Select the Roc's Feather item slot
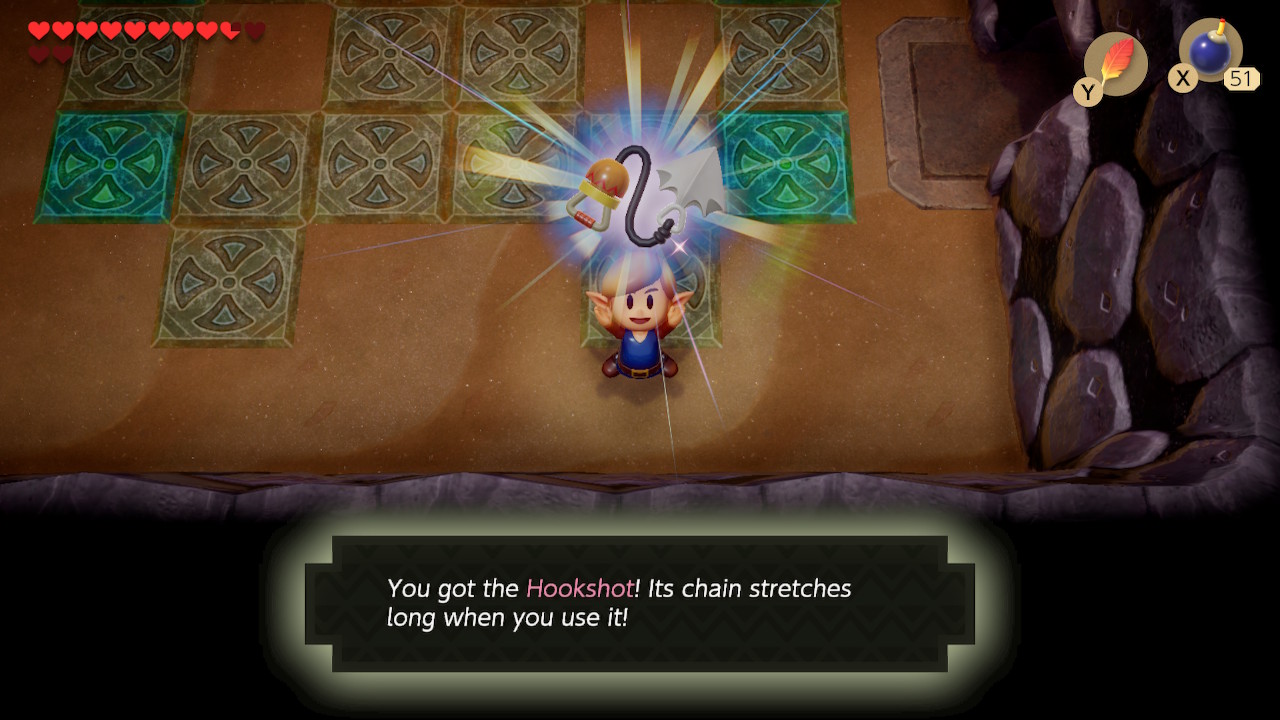Screen dimensions: 1280x720 pos(1115,63)
